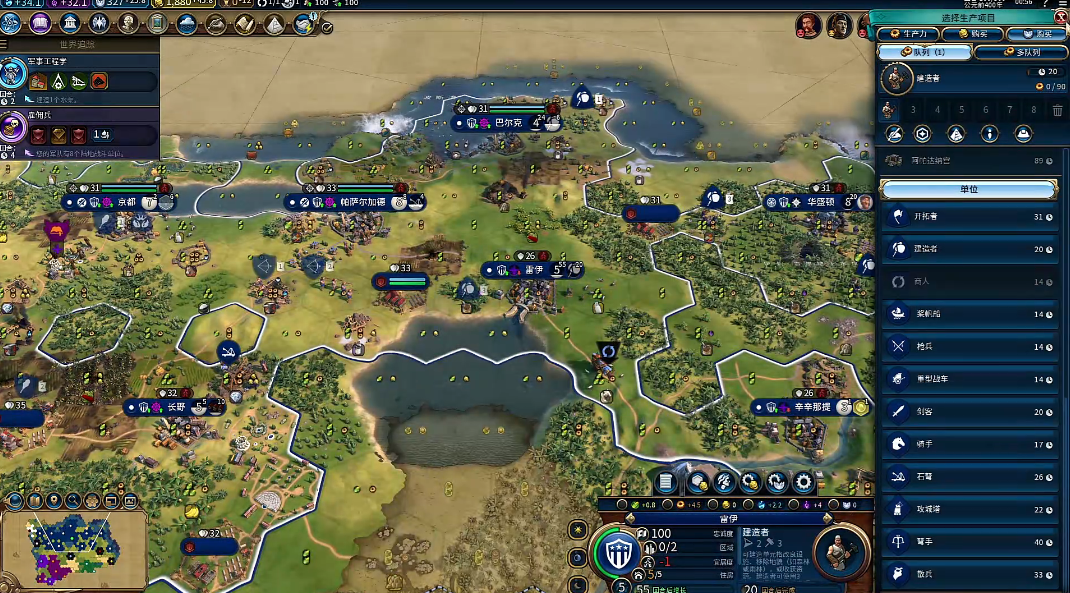The height and width of the screenshot is (593, 1070).
Task: Choose 建造者 builder from the unit list
Action: tap(968, 249)
